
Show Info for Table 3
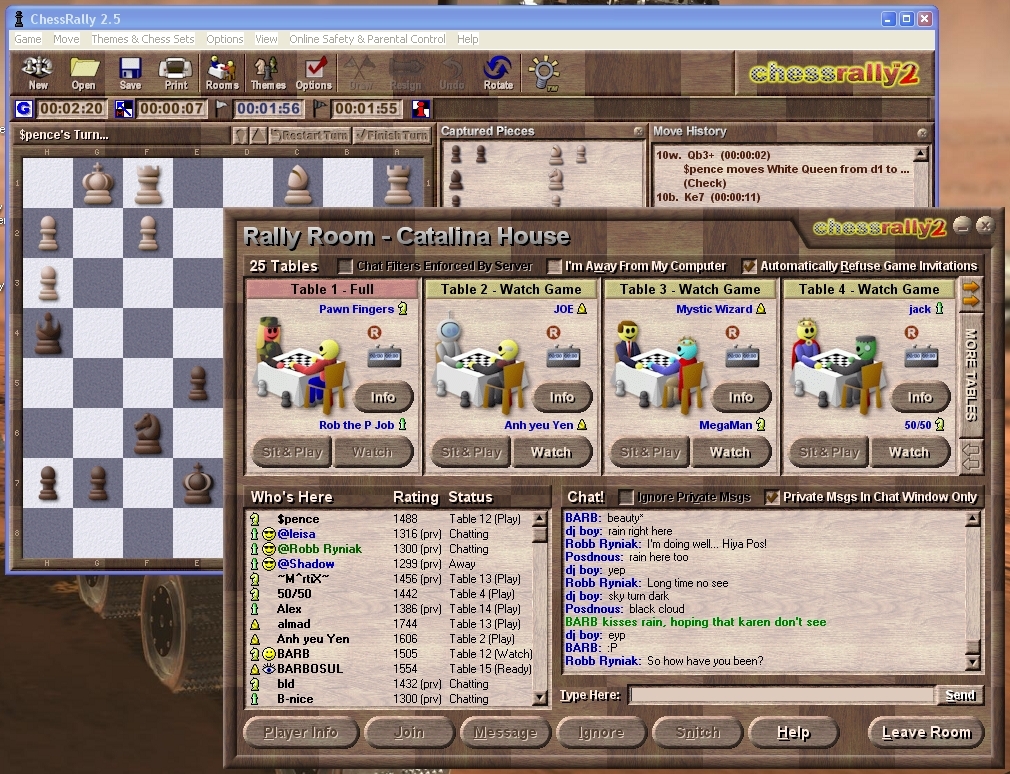[x=741, y=397]
